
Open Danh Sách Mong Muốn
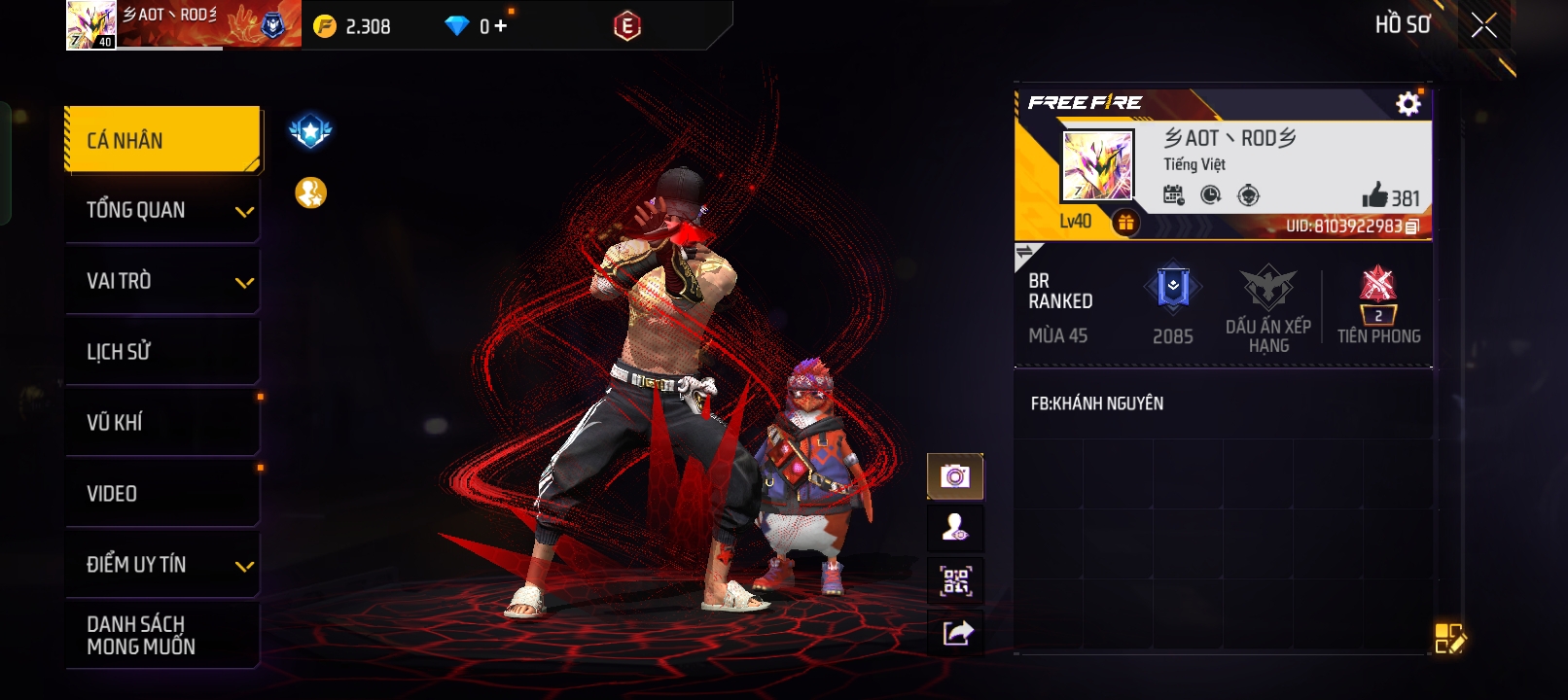tap(161, 635)
